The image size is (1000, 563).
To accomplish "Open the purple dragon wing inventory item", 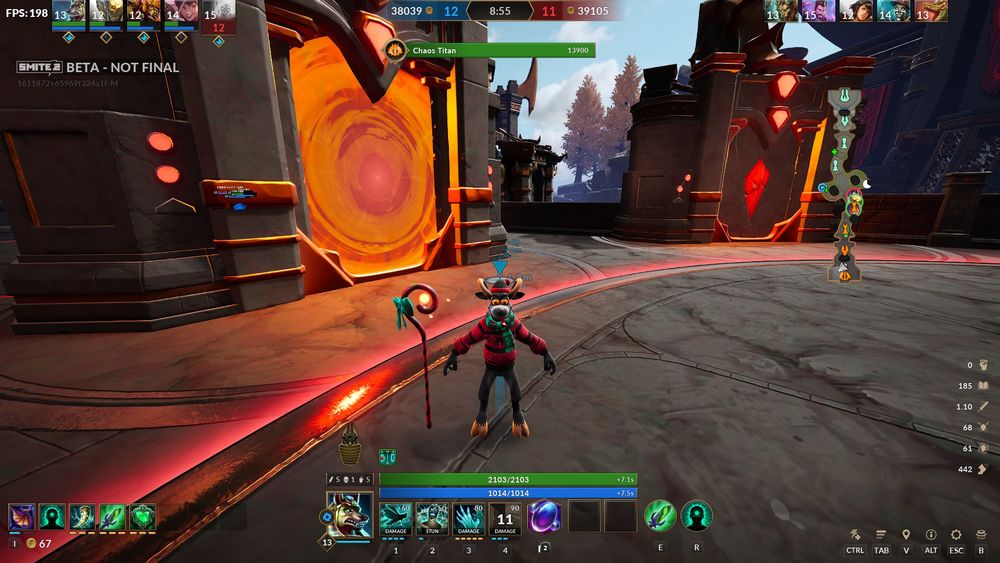I will pos(21,517).
